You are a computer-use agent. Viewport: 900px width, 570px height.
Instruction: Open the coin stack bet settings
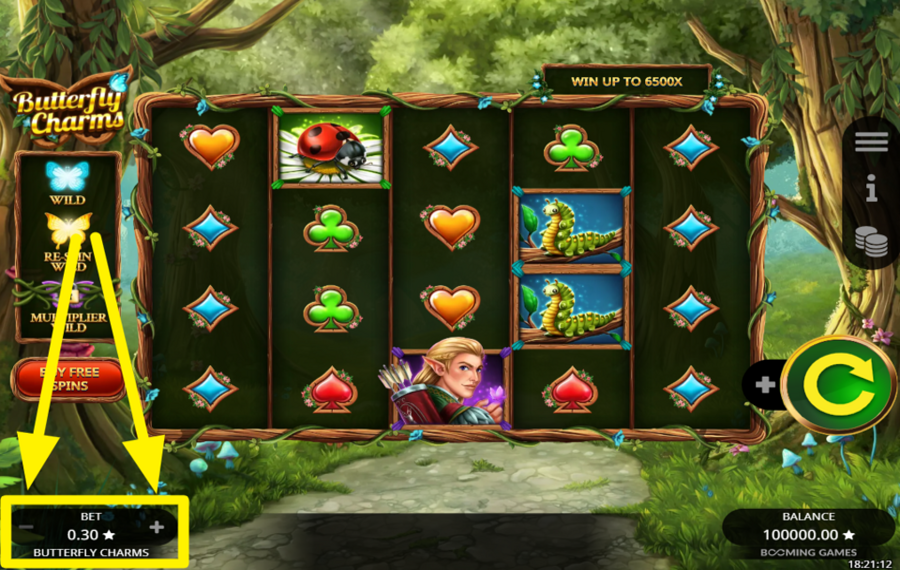(871, 241)
